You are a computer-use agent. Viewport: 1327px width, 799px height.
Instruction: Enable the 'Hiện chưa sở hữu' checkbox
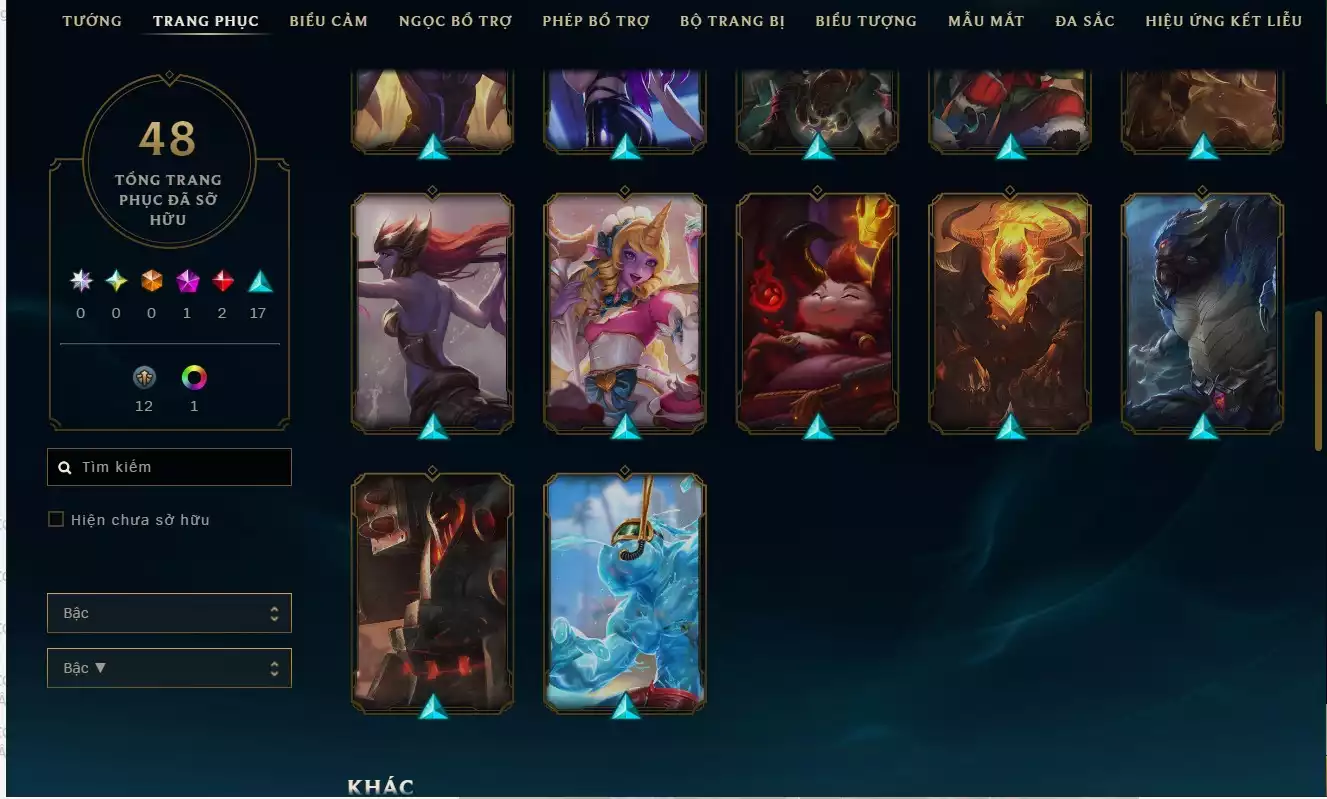pyautogui.click(x=56, y=519)
